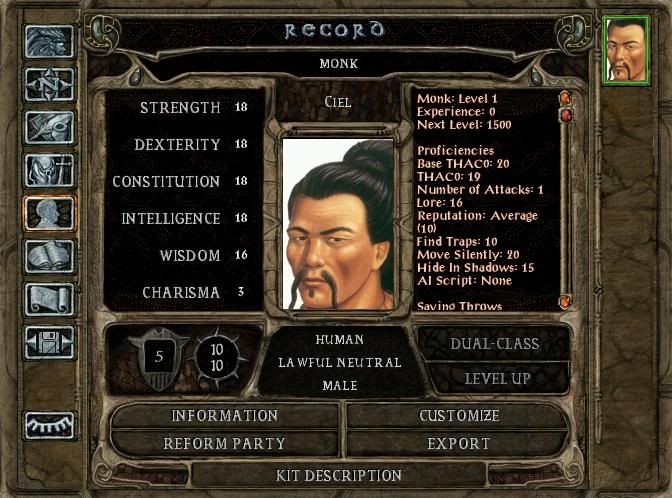Open options via the floppy disk icon
This screenshot has width=672, height=498.
[x=48, y=342]
